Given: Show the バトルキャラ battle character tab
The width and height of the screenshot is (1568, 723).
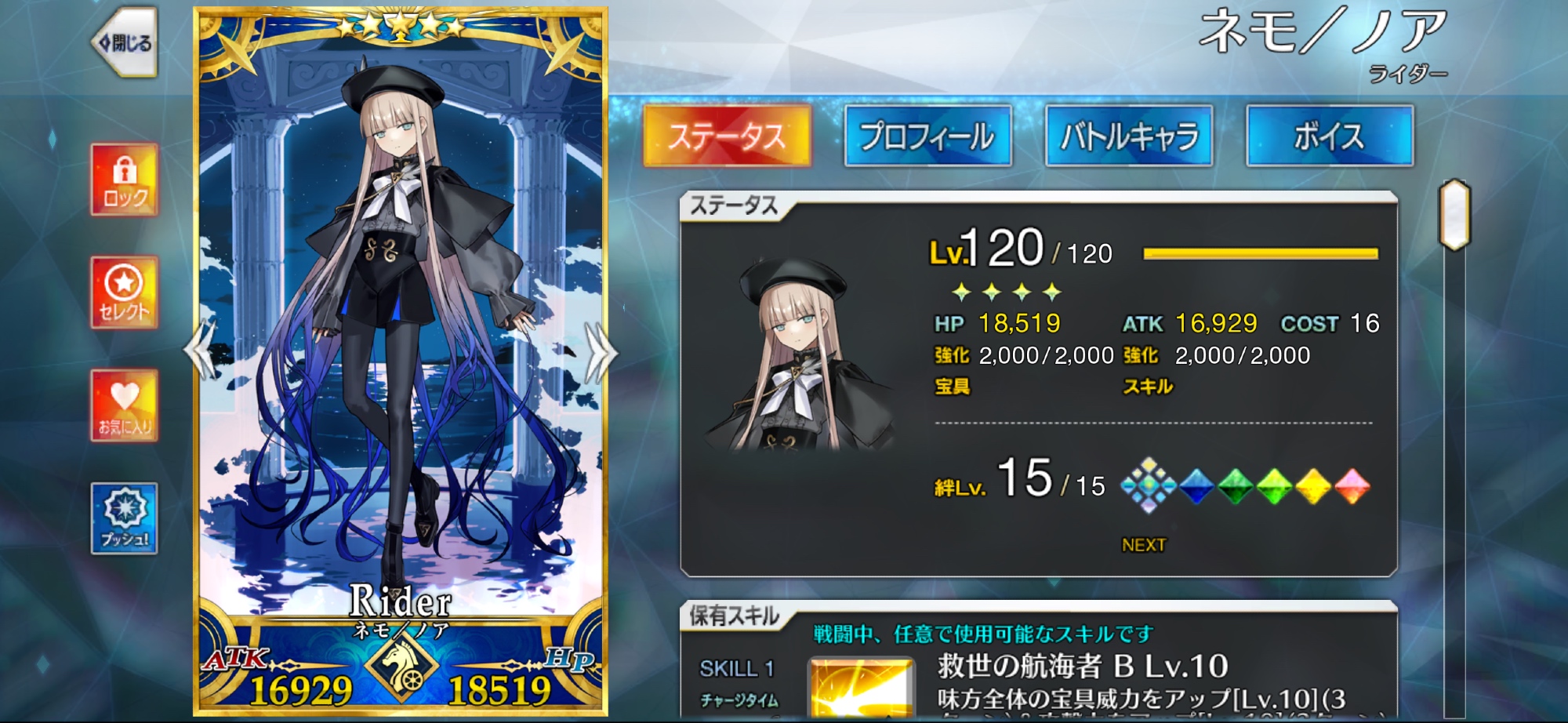Looking at the screenshot, I should click(x=1129, y=136).
